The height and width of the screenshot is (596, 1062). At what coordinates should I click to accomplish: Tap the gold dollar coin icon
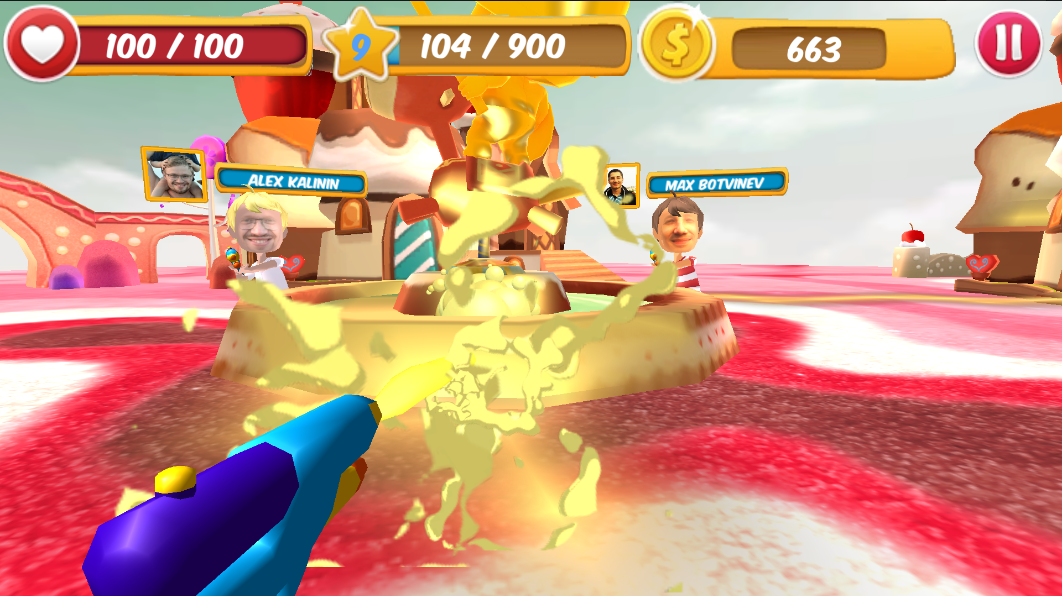[676, 45]
